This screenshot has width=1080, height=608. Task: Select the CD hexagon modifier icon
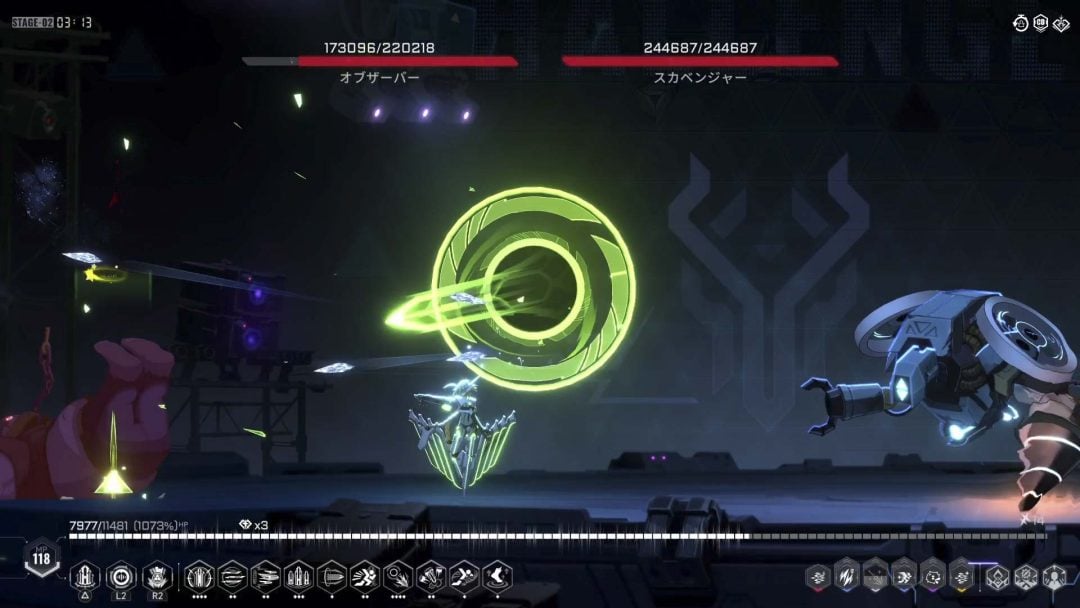click(1041, 23)
